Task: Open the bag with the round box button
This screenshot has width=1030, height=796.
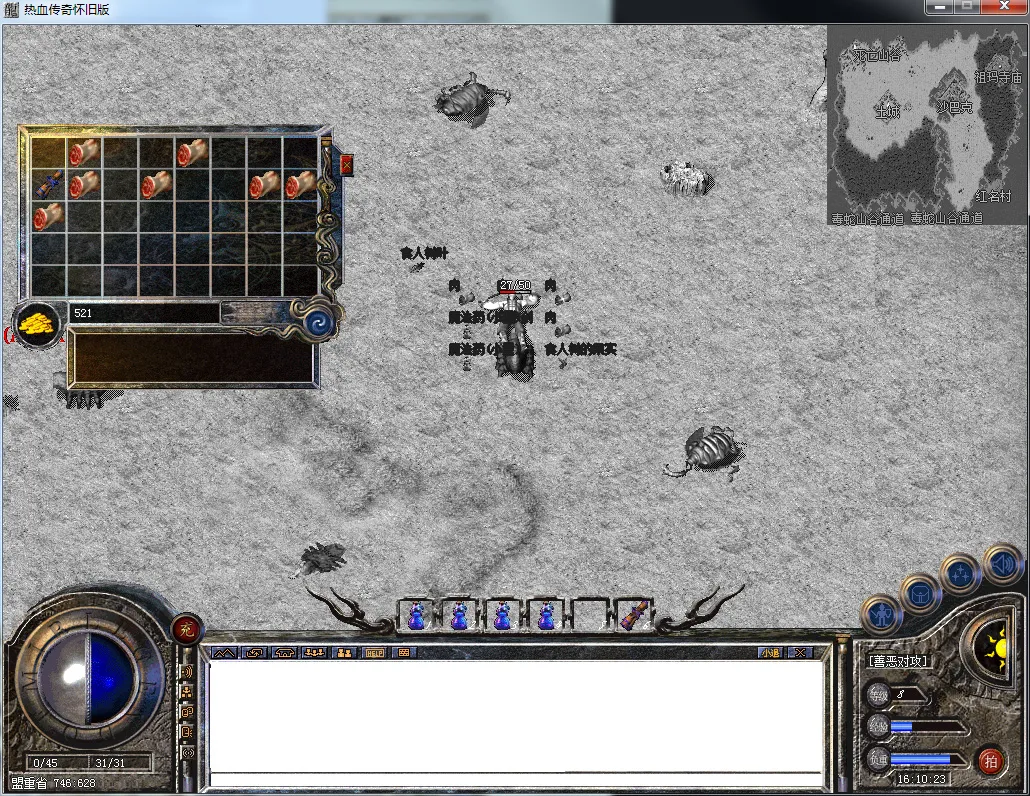Action: tap(920, 593)
